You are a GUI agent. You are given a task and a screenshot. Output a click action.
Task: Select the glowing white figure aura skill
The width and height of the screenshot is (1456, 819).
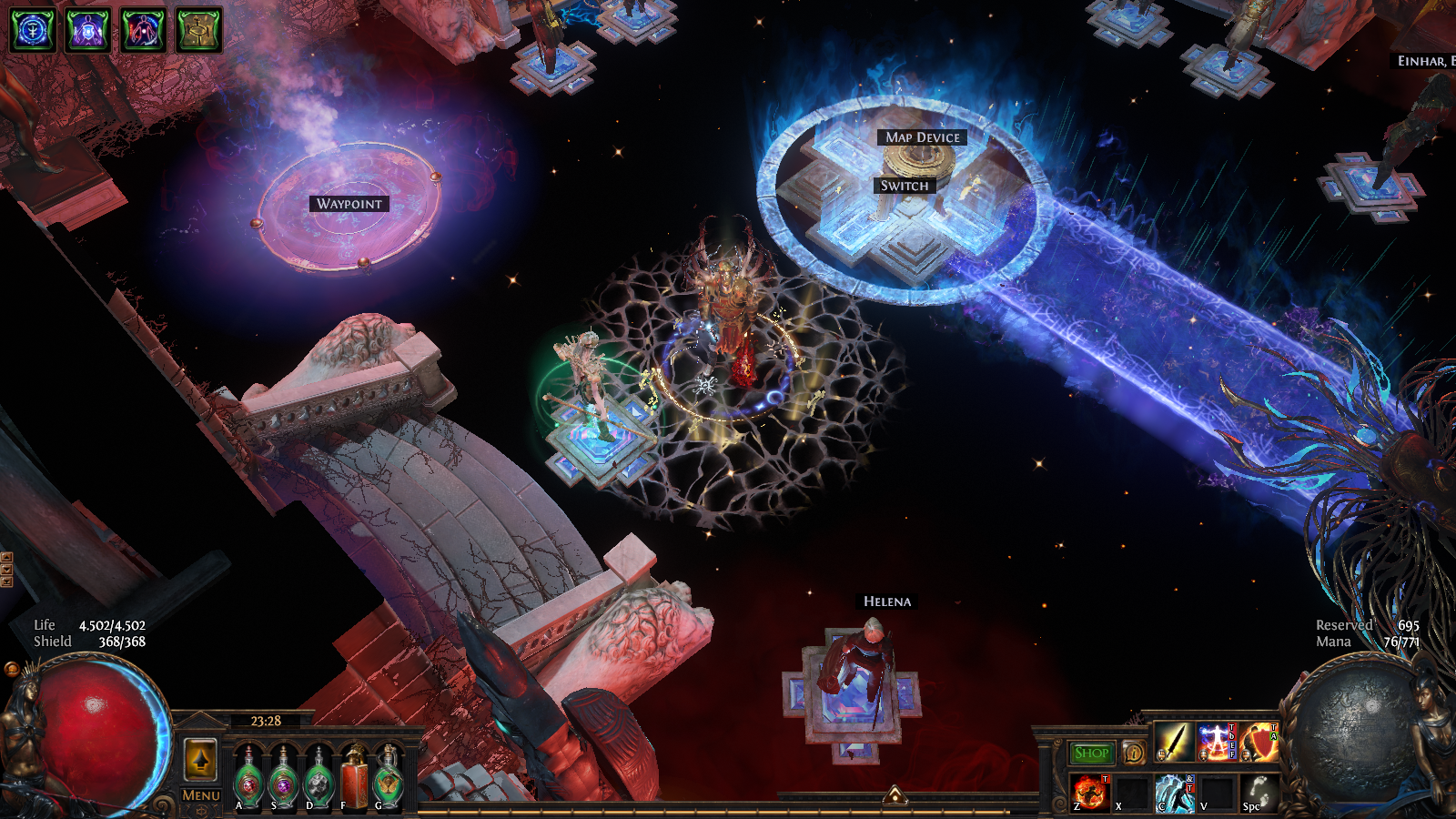tap(1216, 743)
